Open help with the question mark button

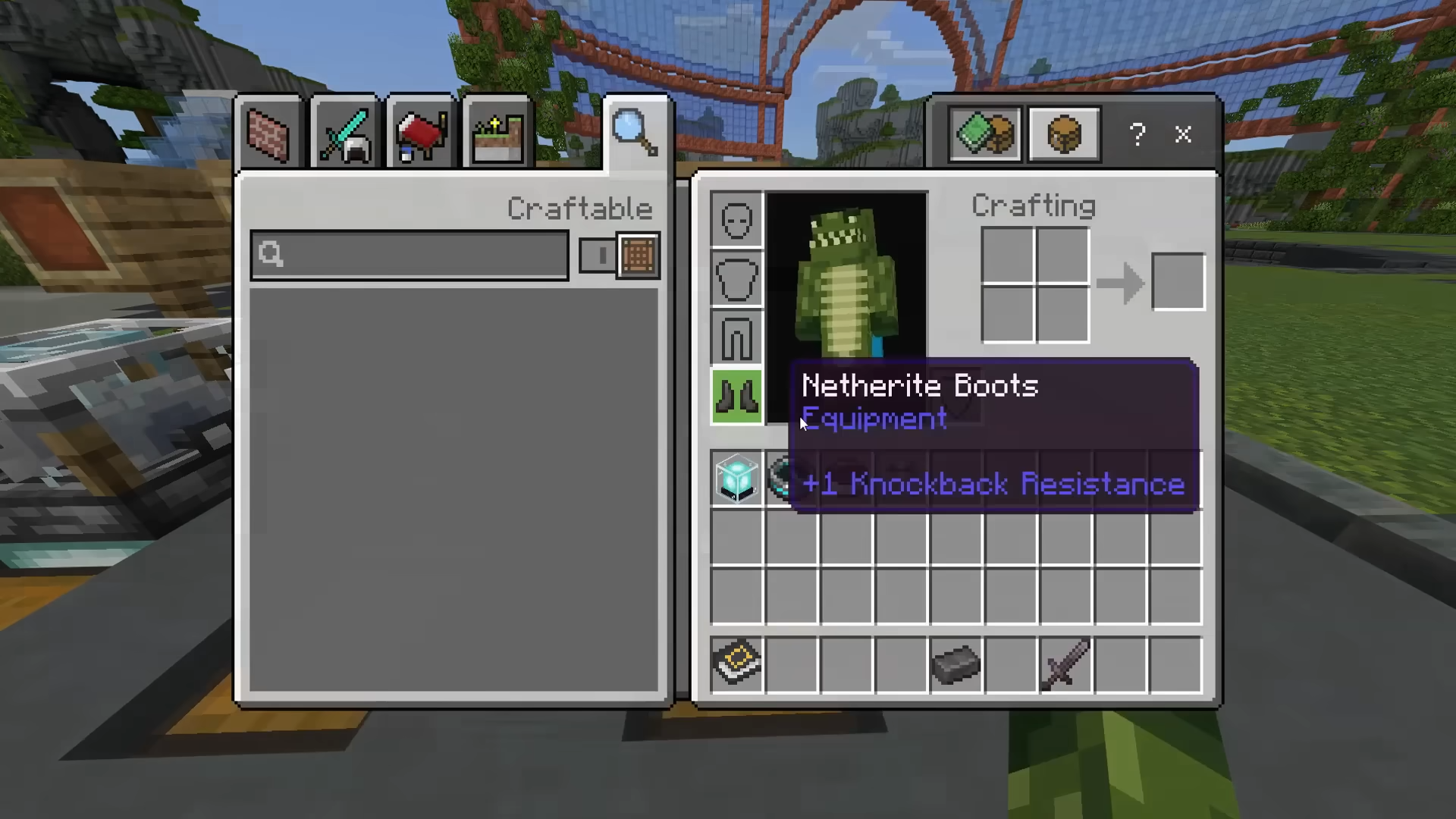tap(1137, 135)
